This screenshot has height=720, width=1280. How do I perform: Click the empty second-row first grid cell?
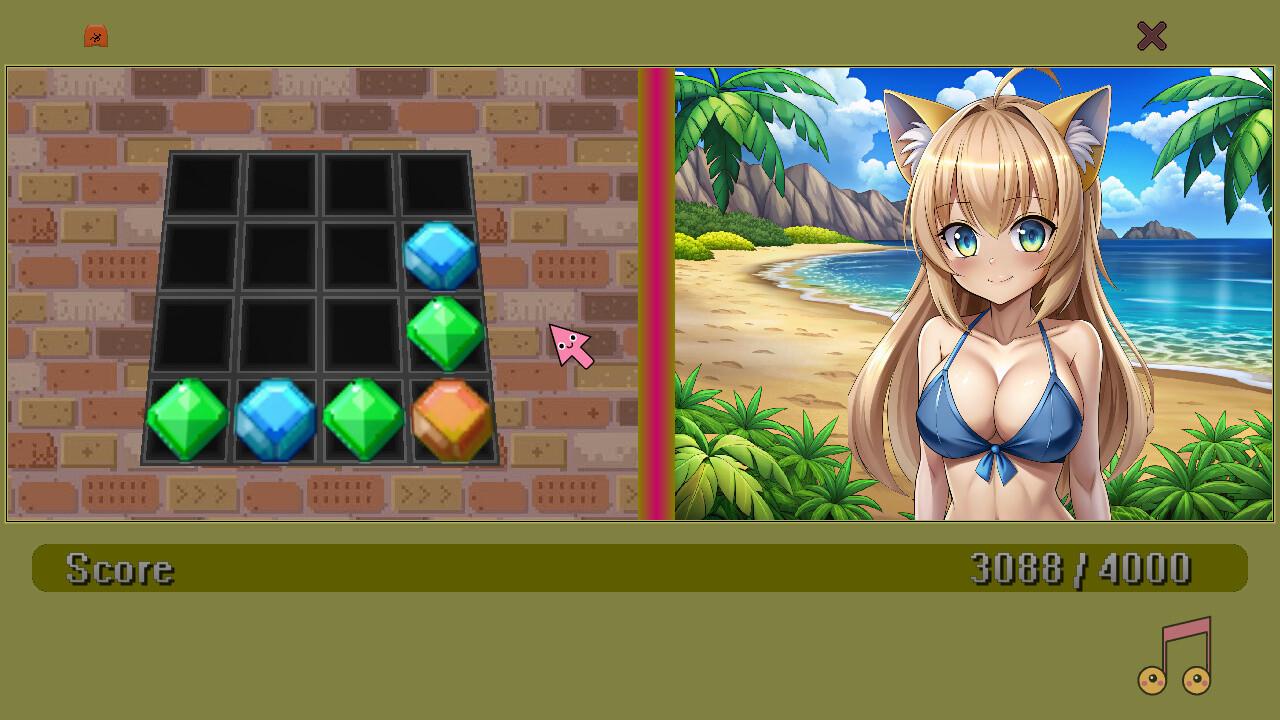tap(200, 253)
